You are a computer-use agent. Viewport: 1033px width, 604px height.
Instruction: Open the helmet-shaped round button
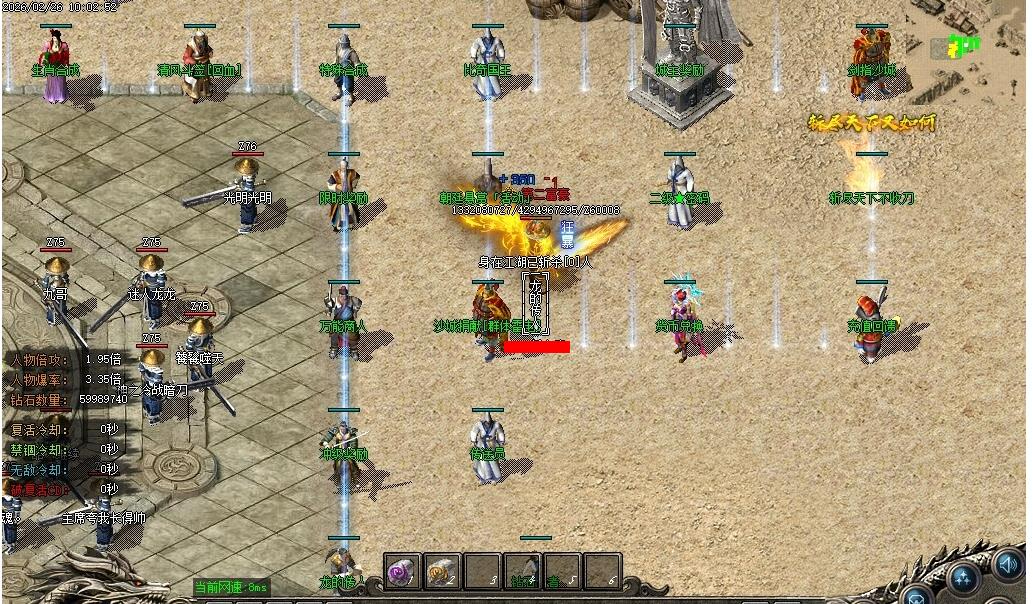[917, 597]
